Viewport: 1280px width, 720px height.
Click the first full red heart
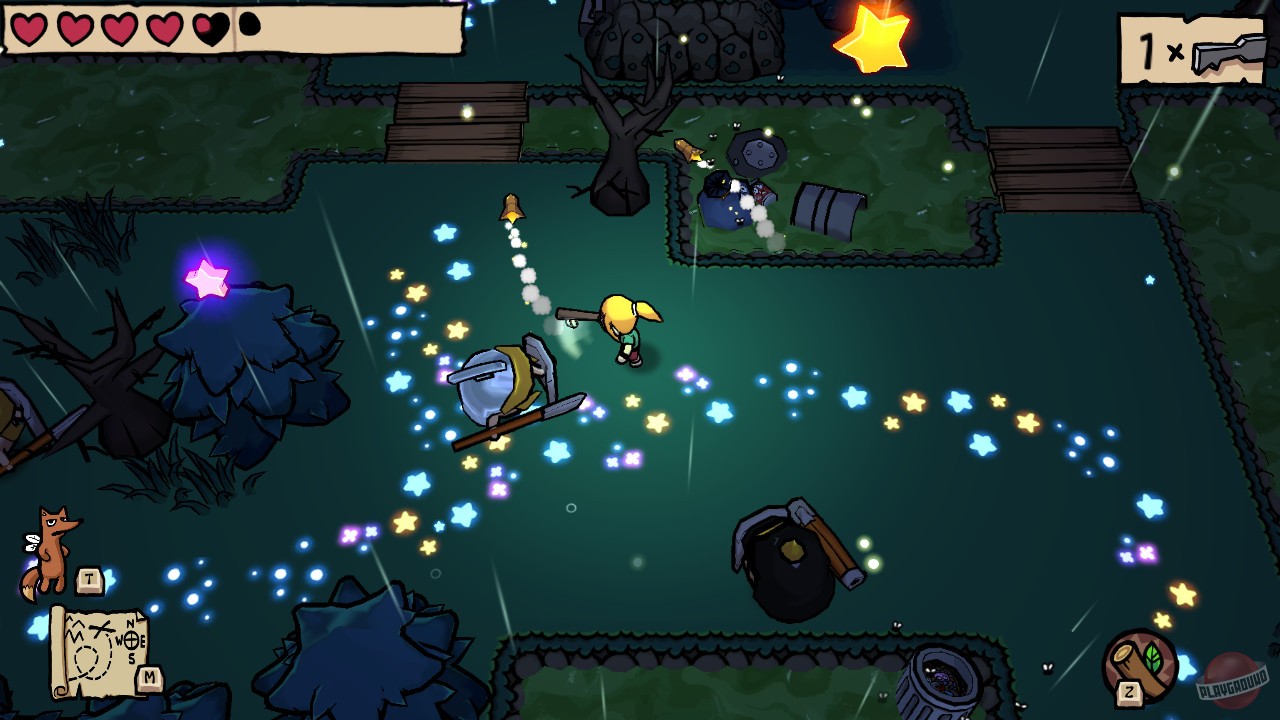click(x=27, y=28)
